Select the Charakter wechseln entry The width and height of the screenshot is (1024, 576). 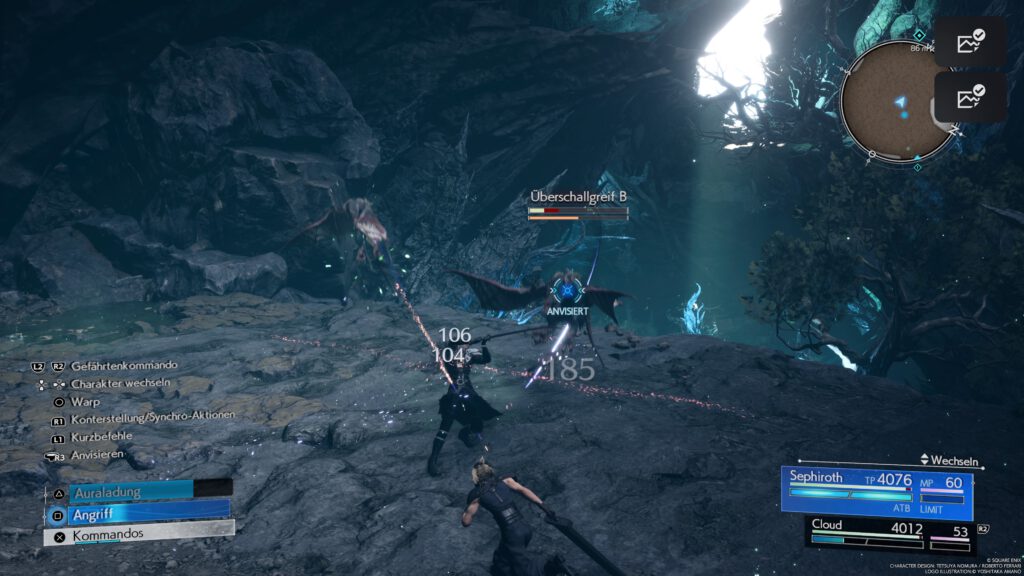click(x=119, y=383)
